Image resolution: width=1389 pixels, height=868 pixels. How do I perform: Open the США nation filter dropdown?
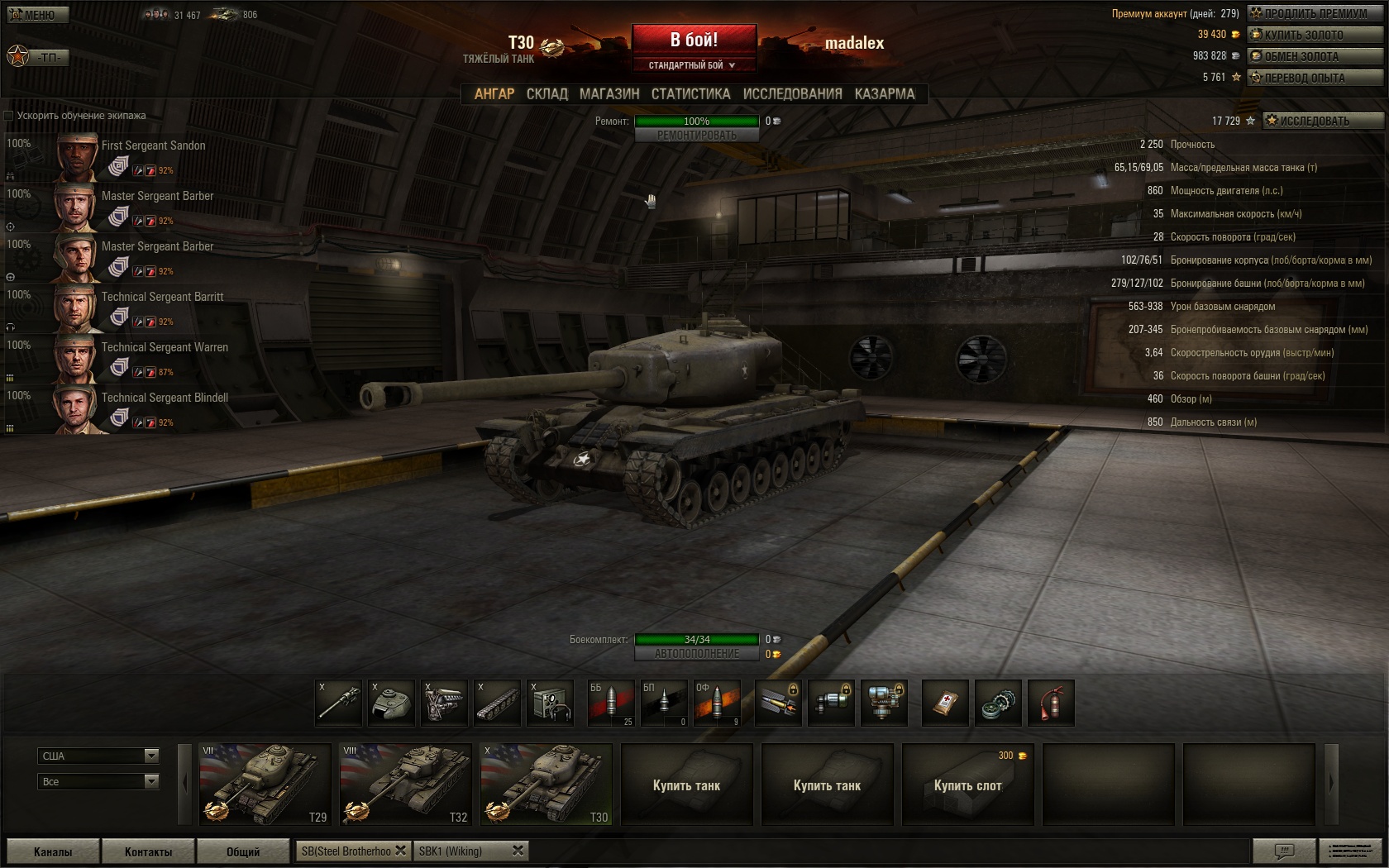click(98, 756)
